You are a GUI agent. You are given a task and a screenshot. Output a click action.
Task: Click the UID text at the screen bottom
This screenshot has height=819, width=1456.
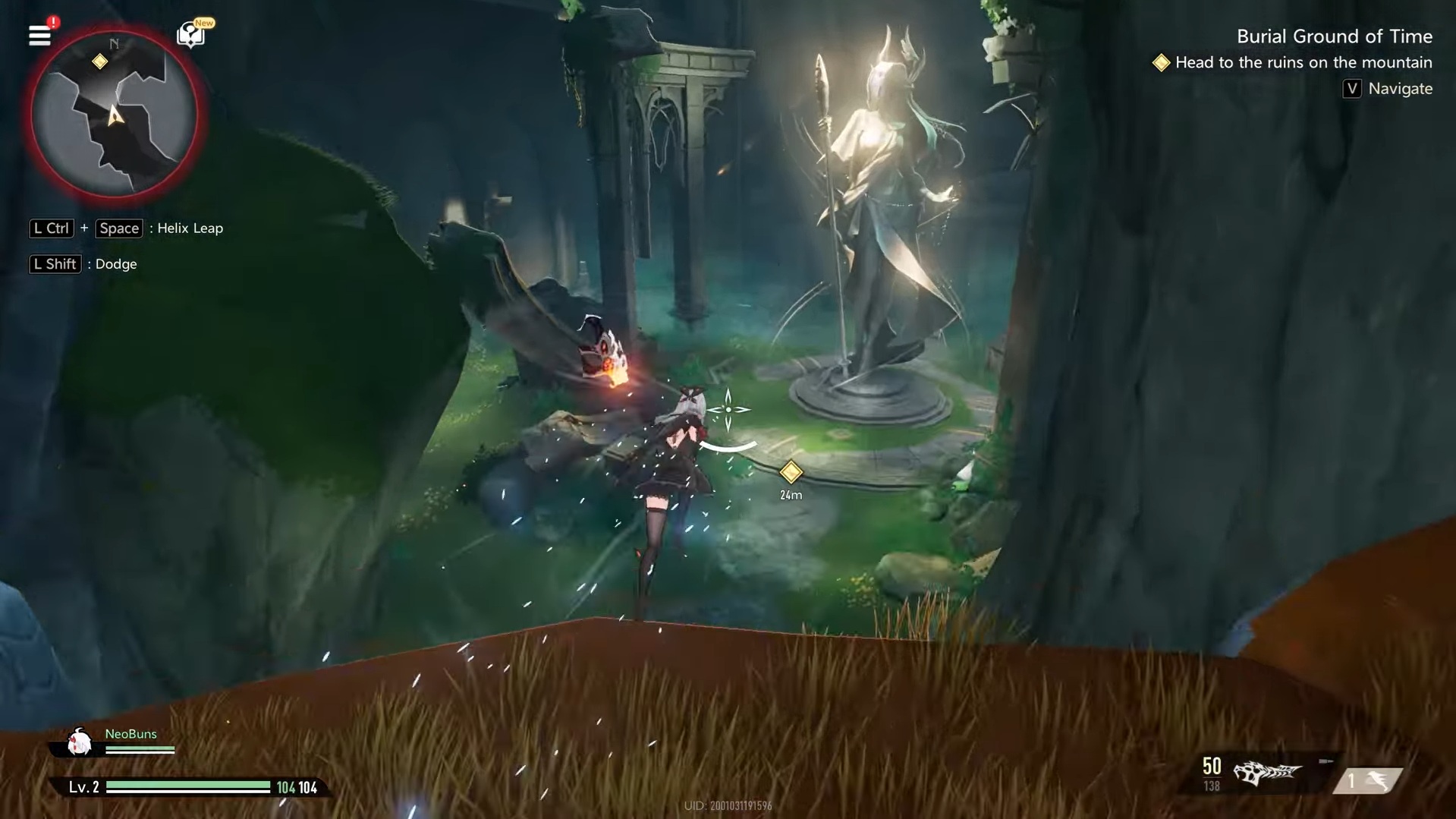[728, 807]
